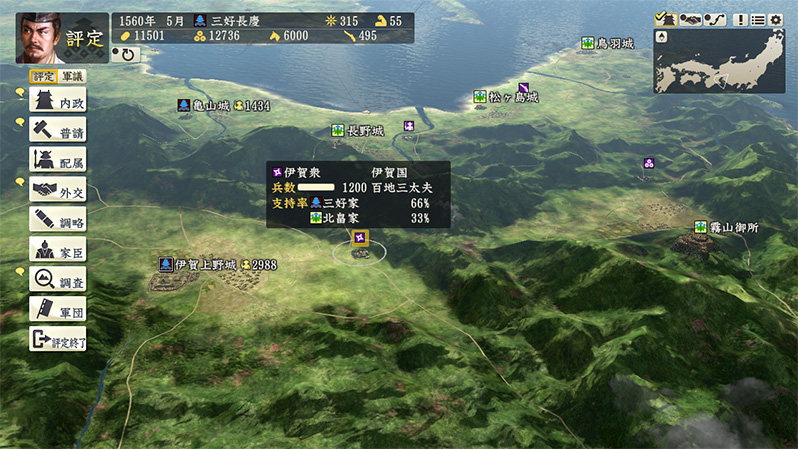
Task: Select the 家臣 retainers menu
Action: point(57,249)
